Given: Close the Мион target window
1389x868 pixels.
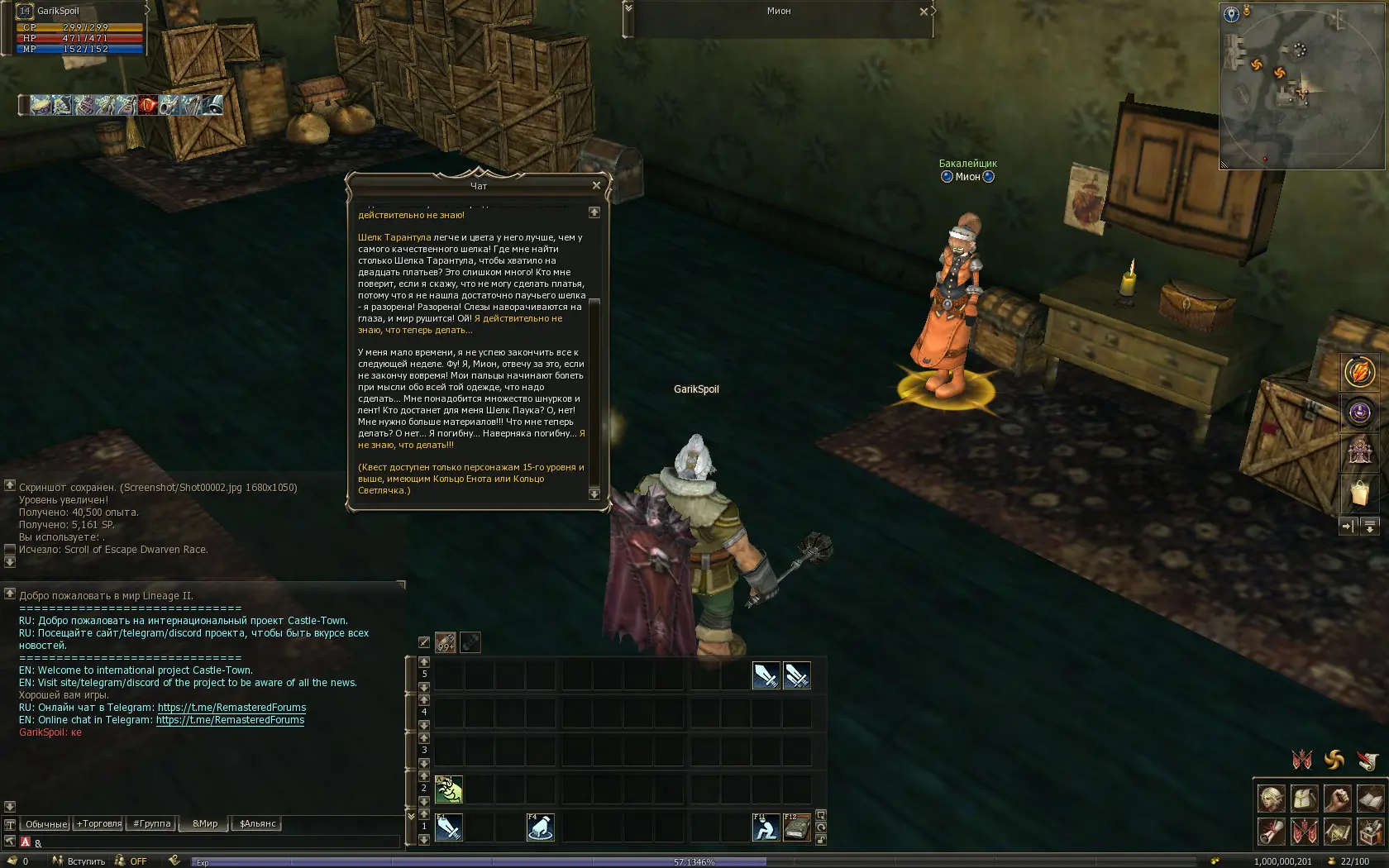Looking at the screenshot, I should (924, 12).
